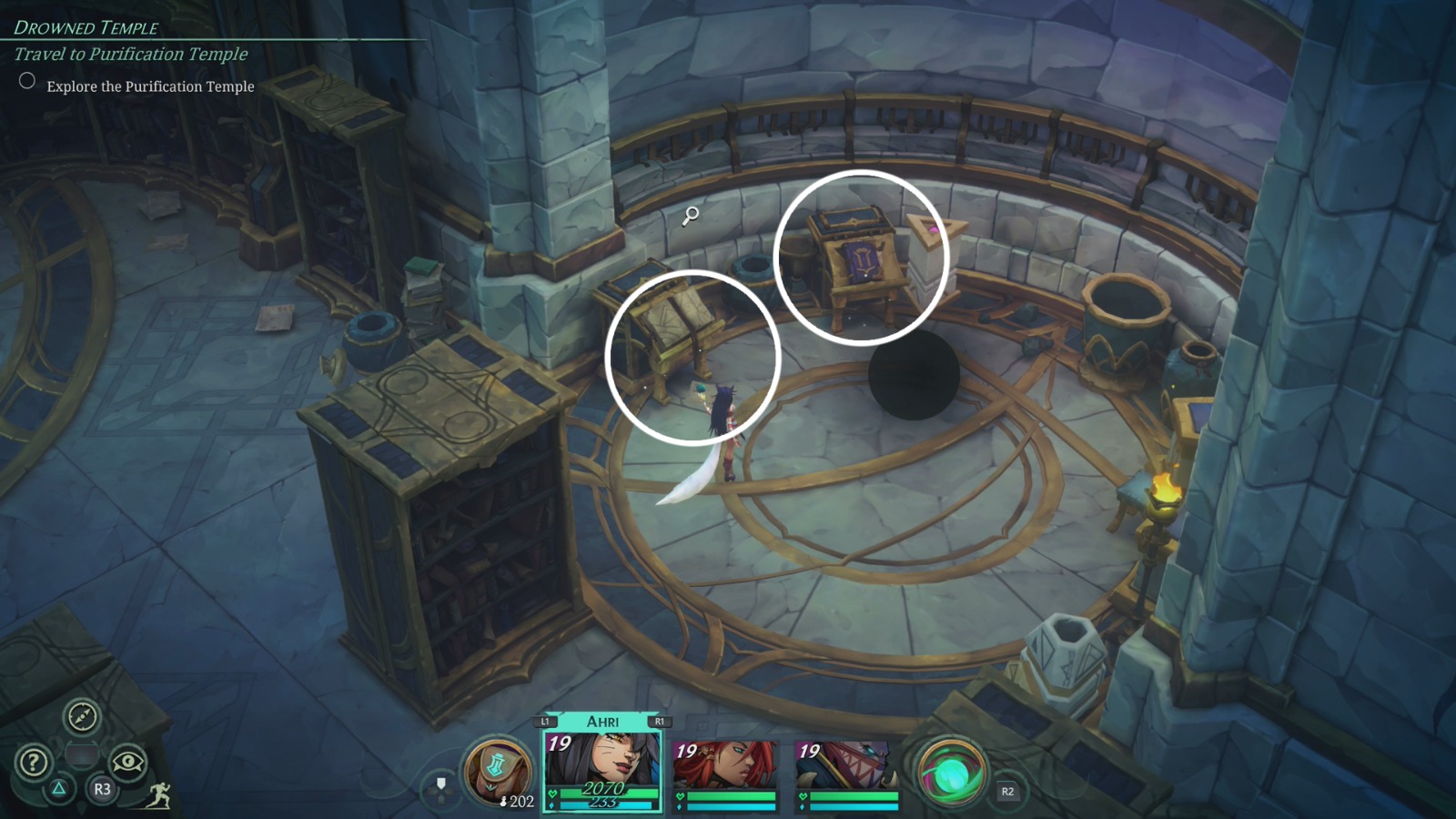Select the Ahri nameplate tab
The image size is (1456, 819).
(602, 720)
